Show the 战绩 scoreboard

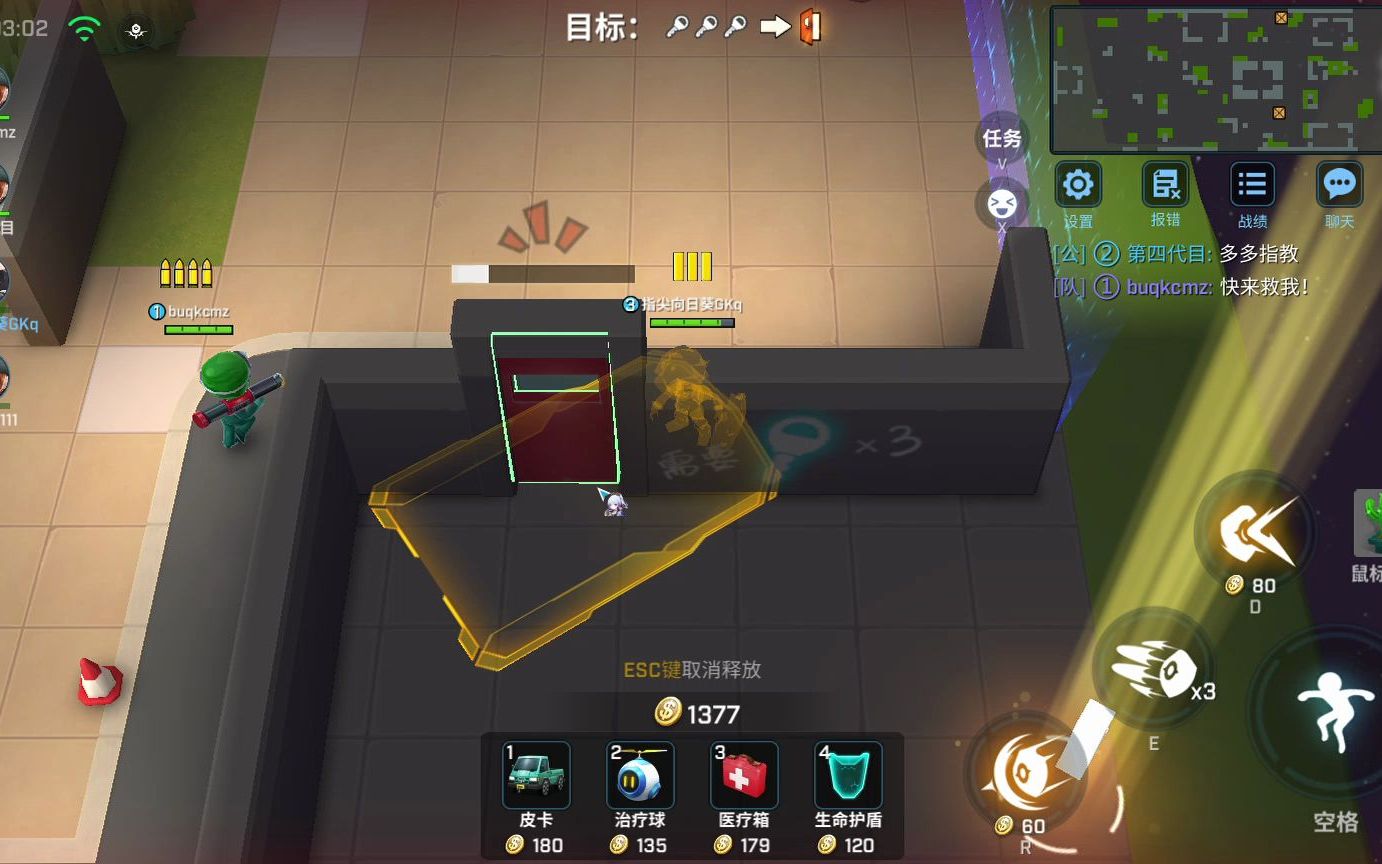click(x=1252, y=185)
